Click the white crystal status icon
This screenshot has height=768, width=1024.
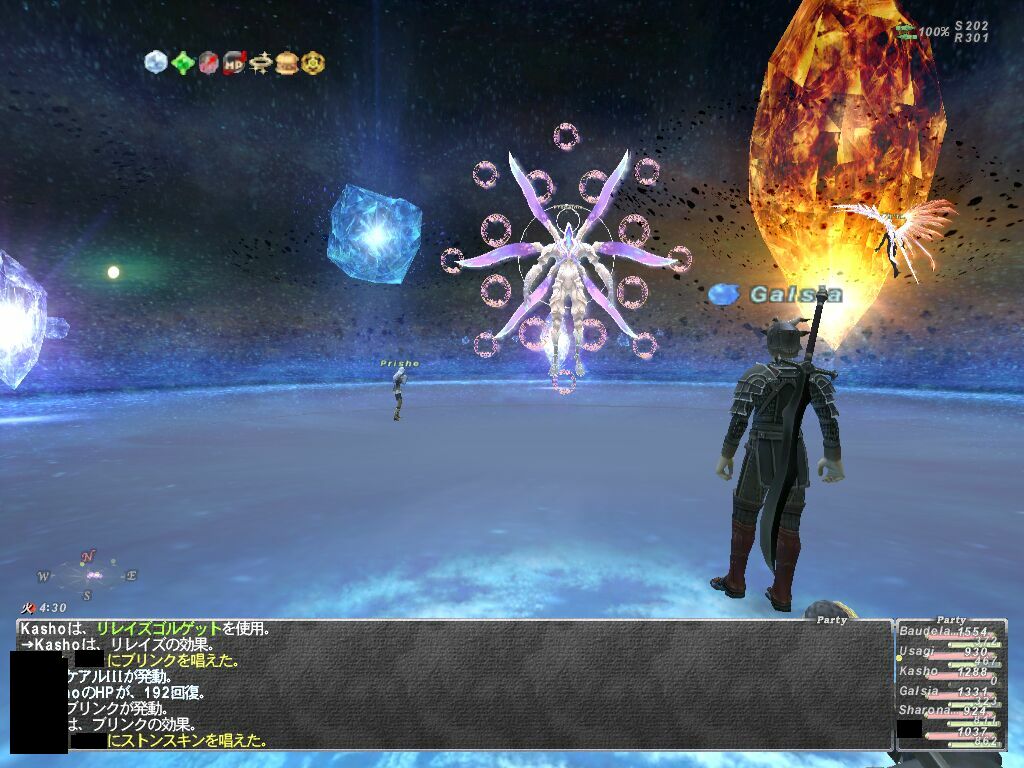[156, 63]
